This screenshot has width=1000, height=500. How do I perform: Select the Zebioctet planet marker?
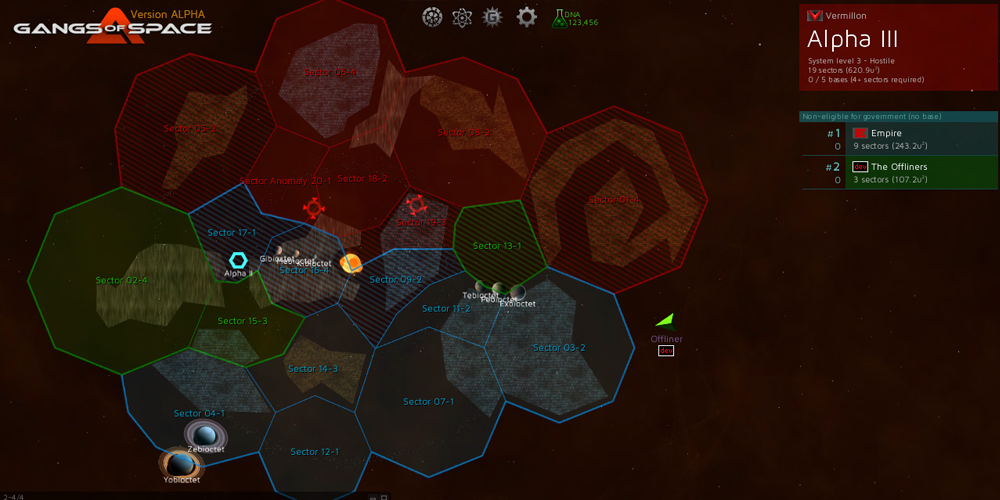(x=205, y=435)
